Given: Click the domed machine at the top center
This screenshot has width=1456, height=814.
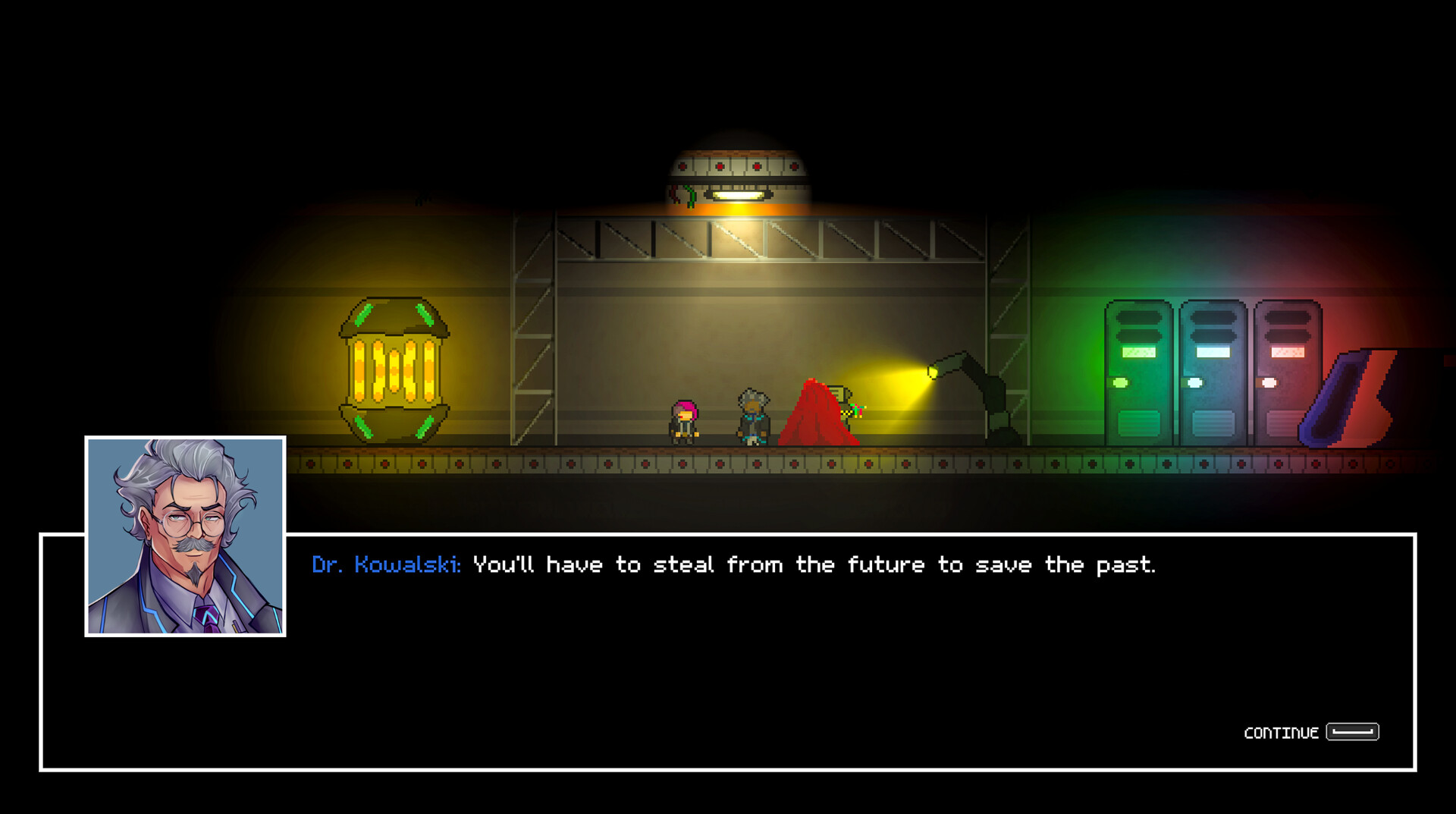Looking at the screenshot, I should 739,163.
